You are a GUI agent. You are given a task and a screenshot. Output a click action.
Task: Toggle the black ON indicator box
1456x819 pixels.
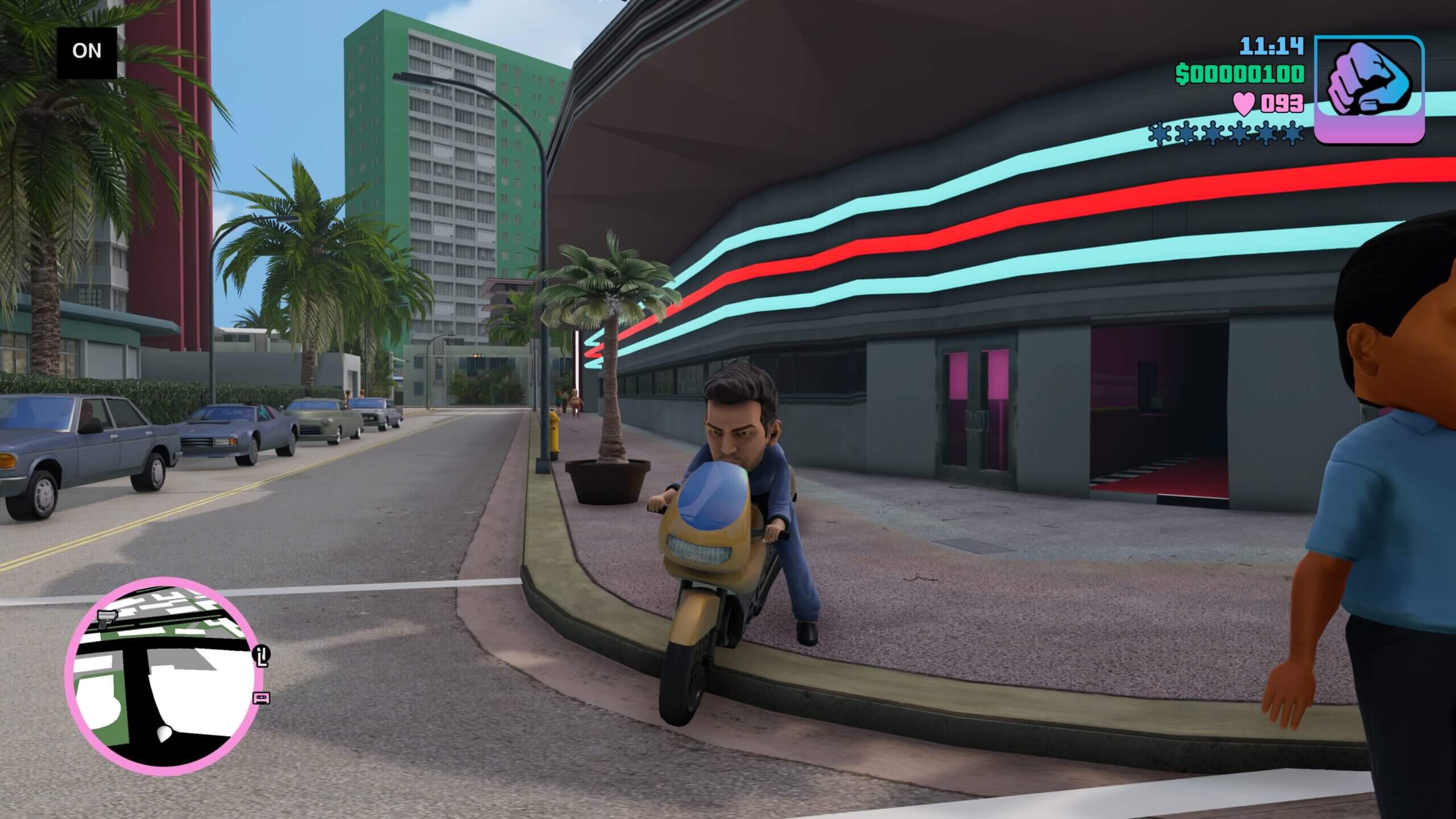(87, 52)
